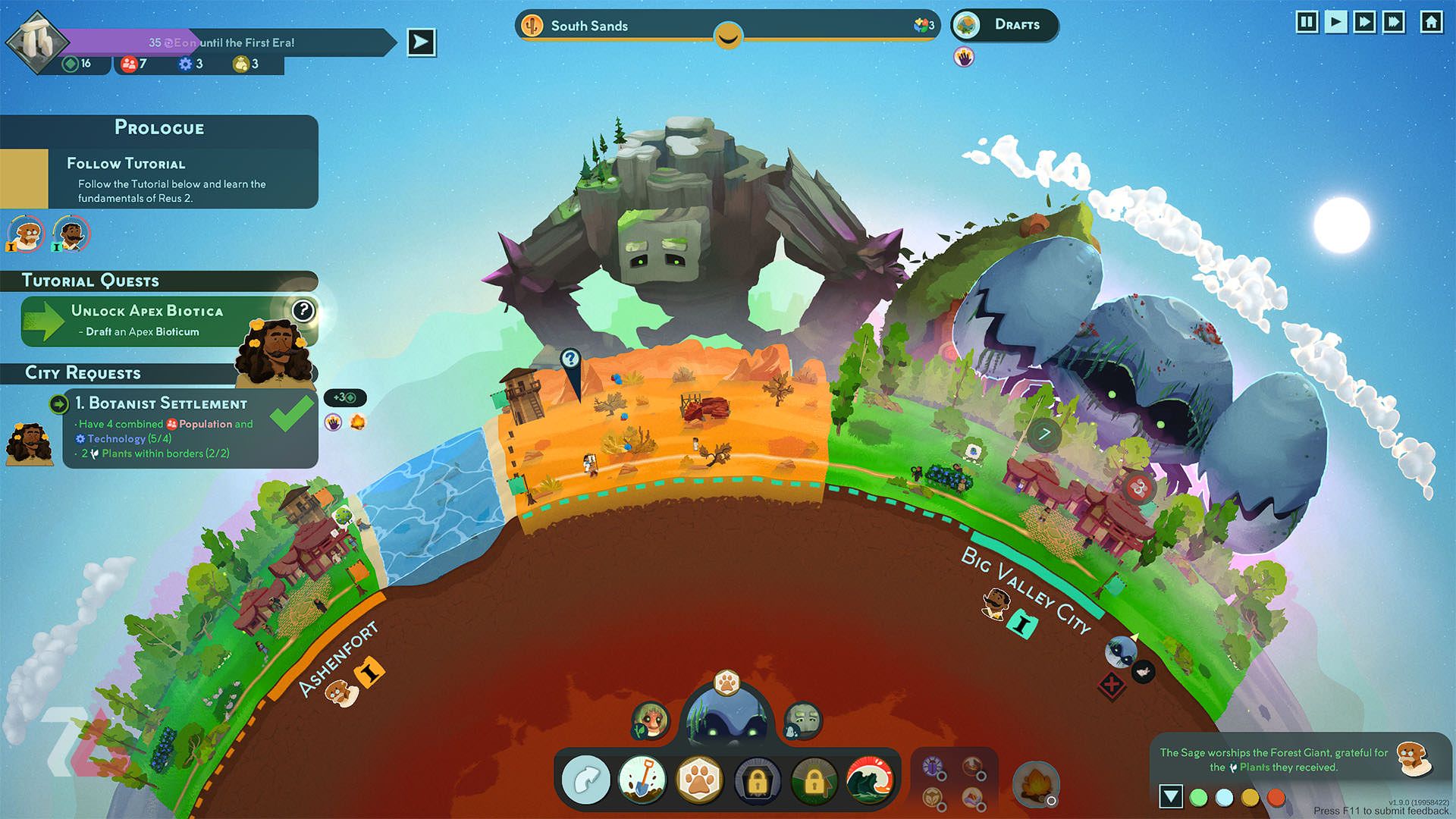1456x819 pixels.
Task: Open the Unlock Apex Biotica quest help
Action: click(x=303, y=310)
